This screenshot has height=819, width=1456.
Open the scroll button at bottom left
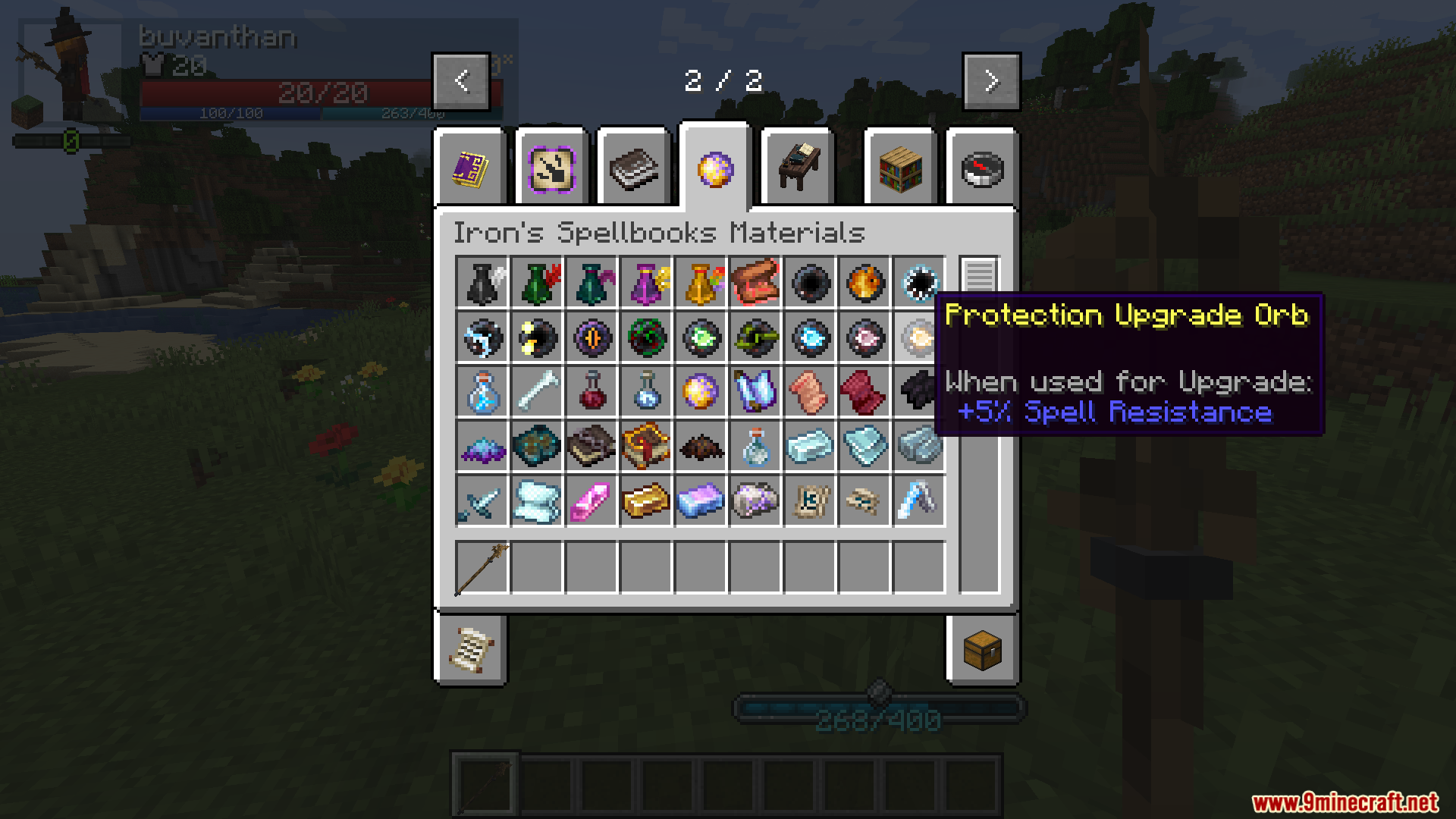click(470, 651)
